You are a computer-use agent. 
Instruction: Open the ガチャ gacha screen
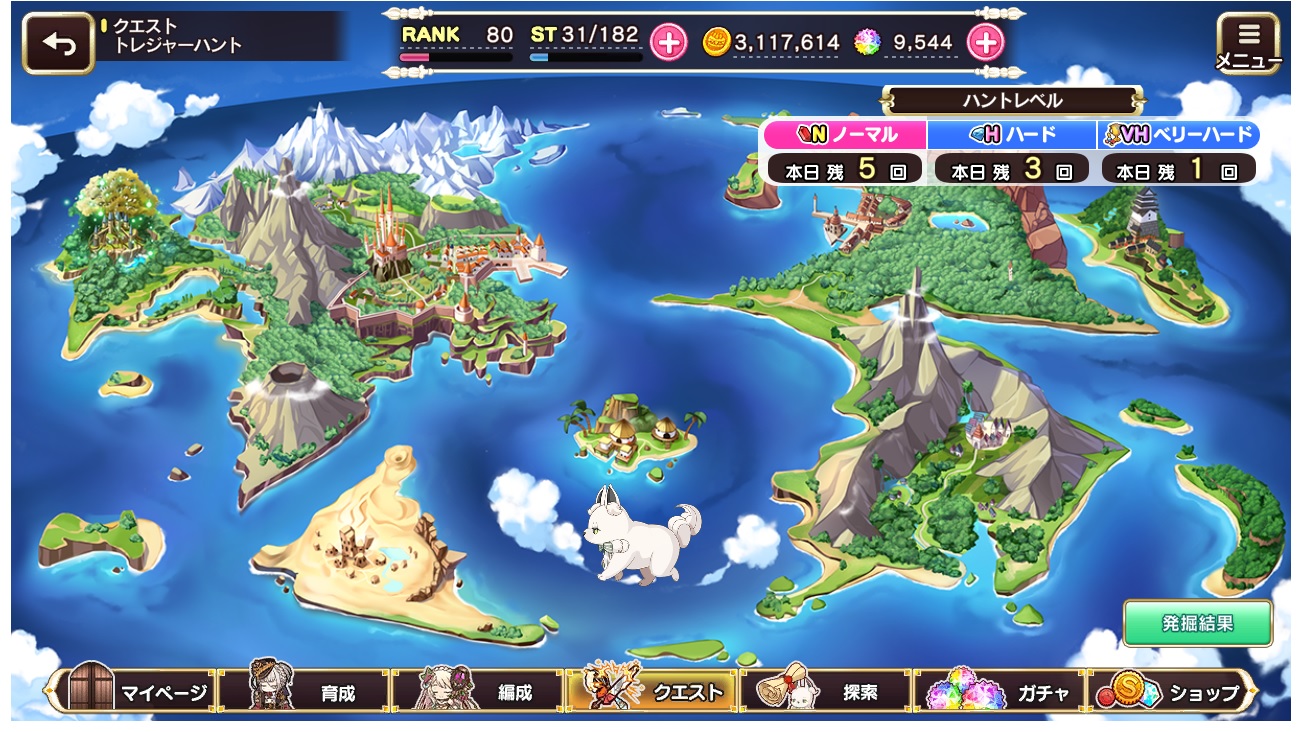click(x=1000, y=692)
